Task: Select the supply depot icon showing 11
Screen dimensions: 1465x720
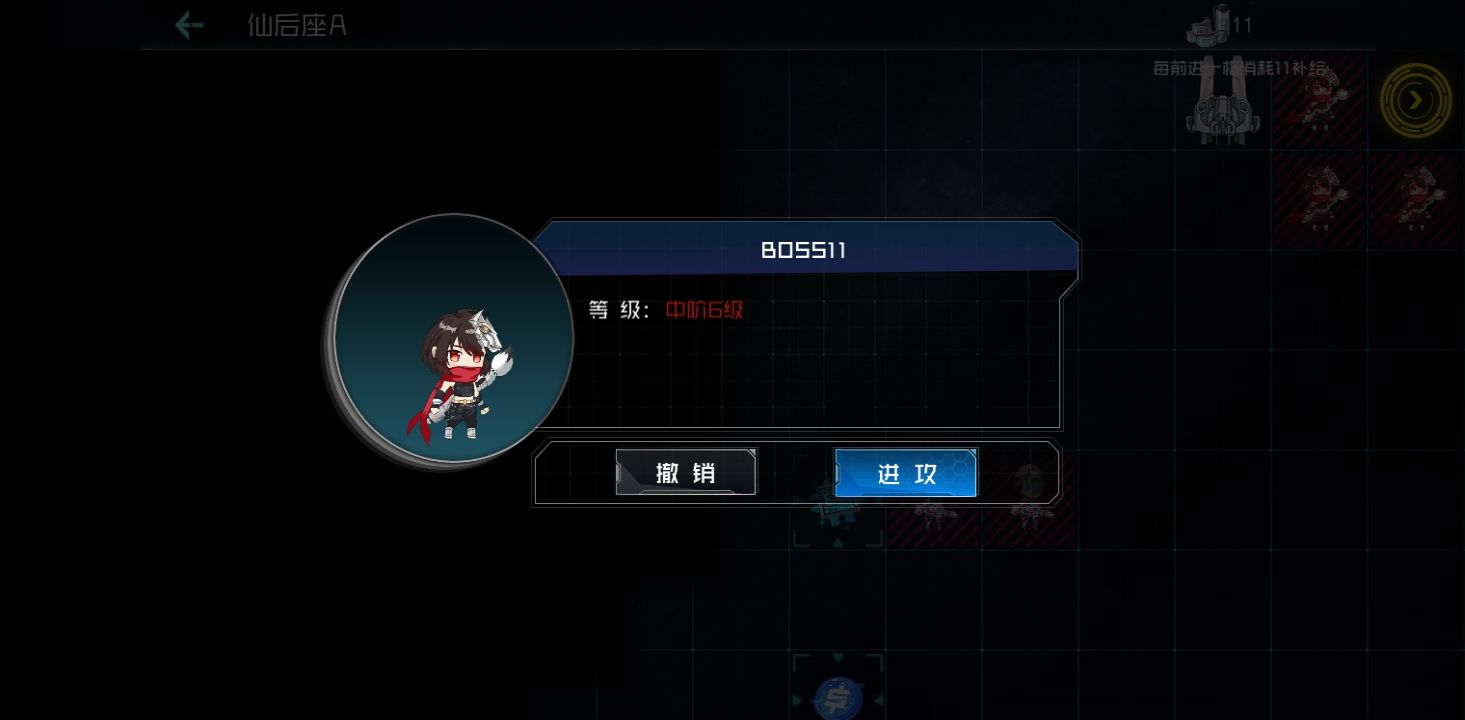Action: [x=1213, y=27]
